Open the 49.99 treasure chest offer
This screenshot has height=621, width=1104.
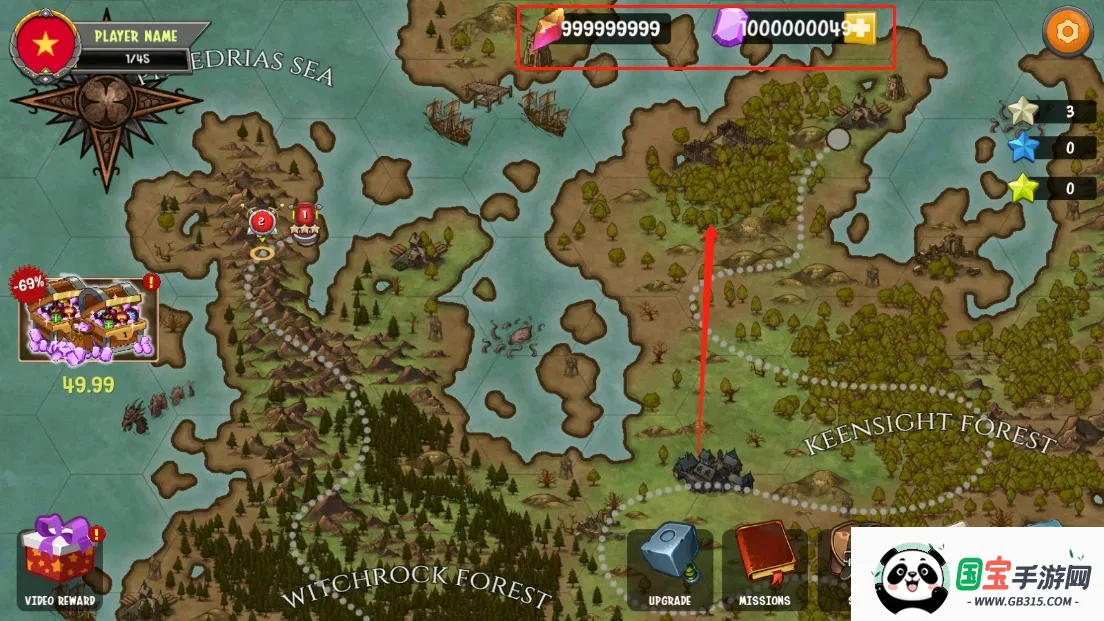pyautogui.click(x=88, y=319)
